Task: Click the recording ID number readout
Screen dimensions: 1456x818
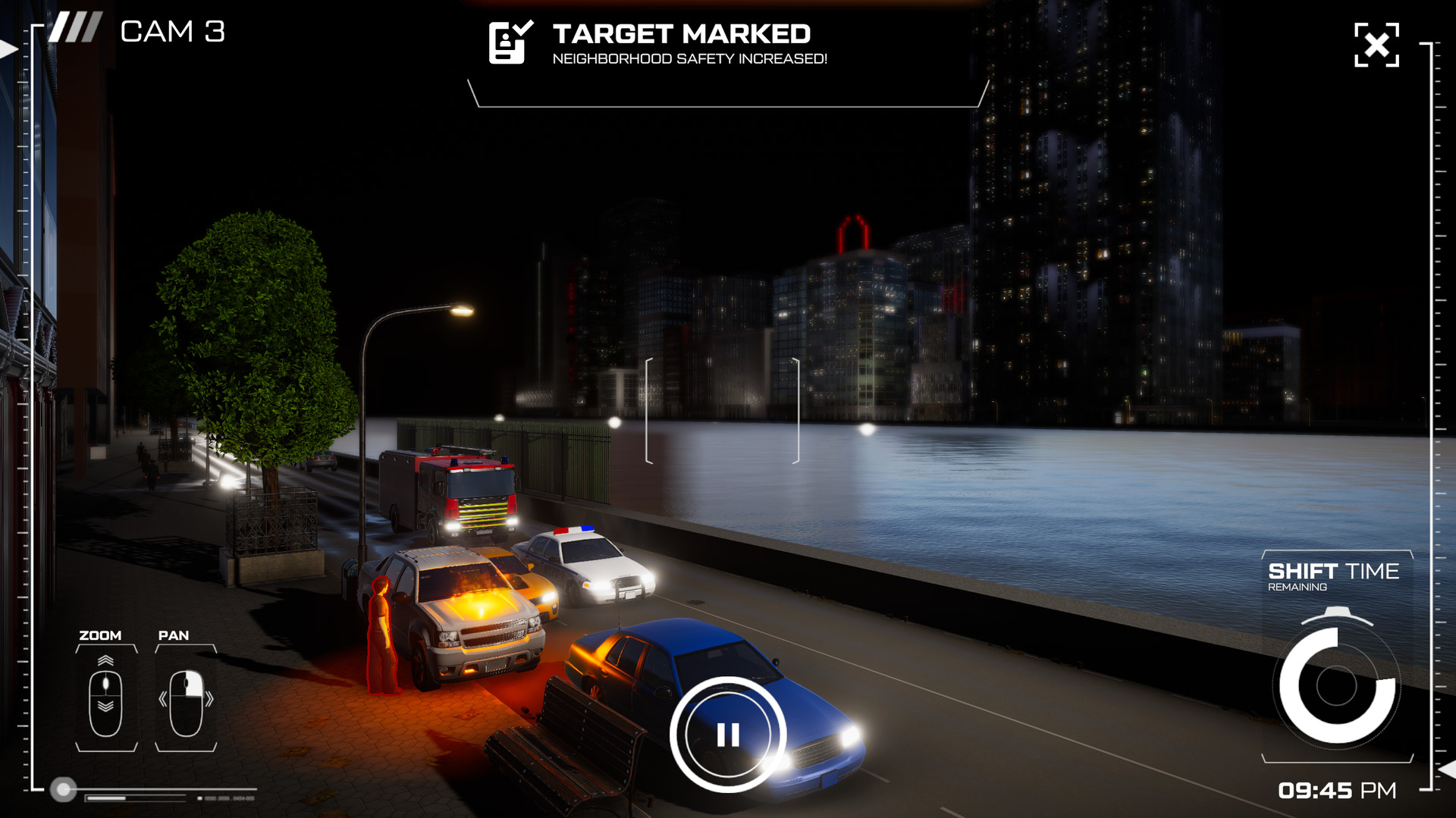Action: 227,798
